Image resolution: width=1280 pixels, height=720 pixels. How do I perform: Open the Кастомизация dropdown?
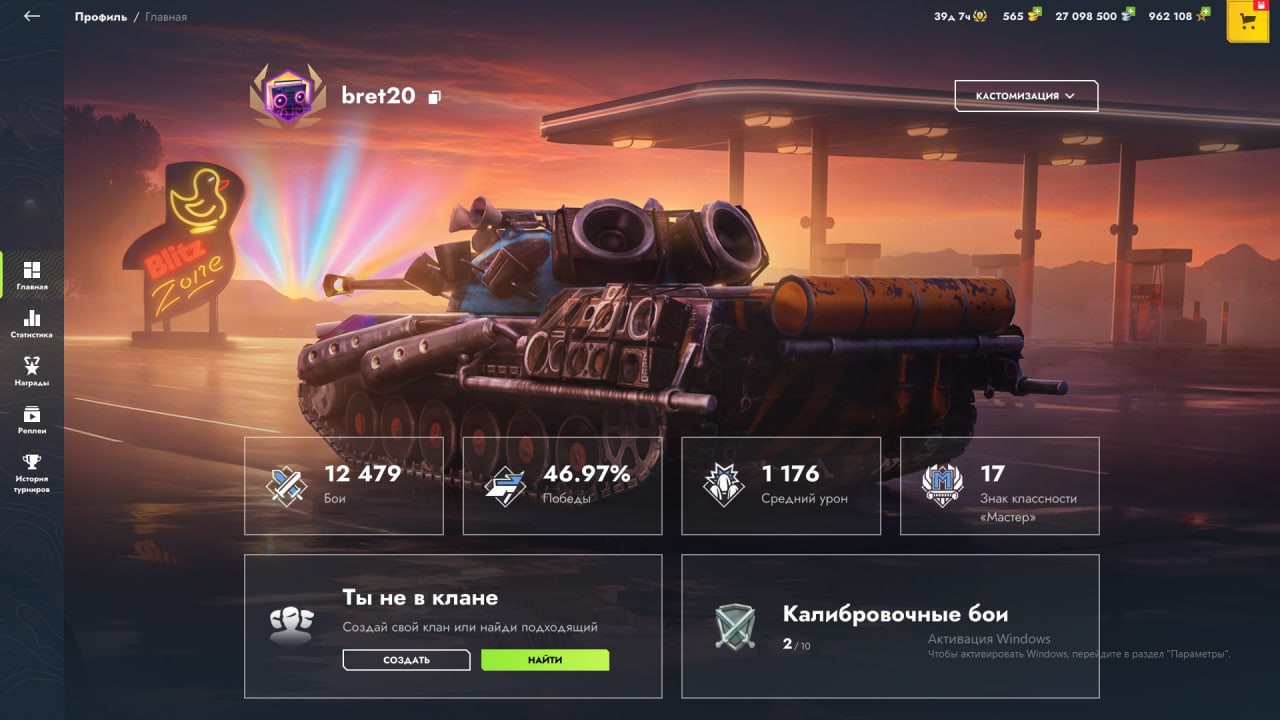[x=1026, y=96]
